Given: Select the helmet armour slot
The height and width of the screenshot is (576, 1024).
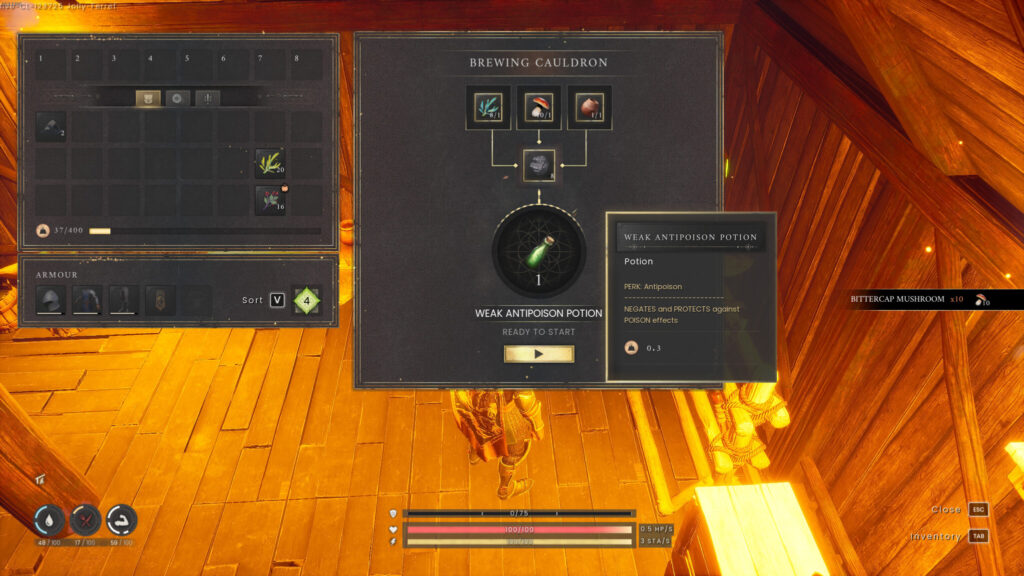Looking at the screenshot, I should click(51, 299).
